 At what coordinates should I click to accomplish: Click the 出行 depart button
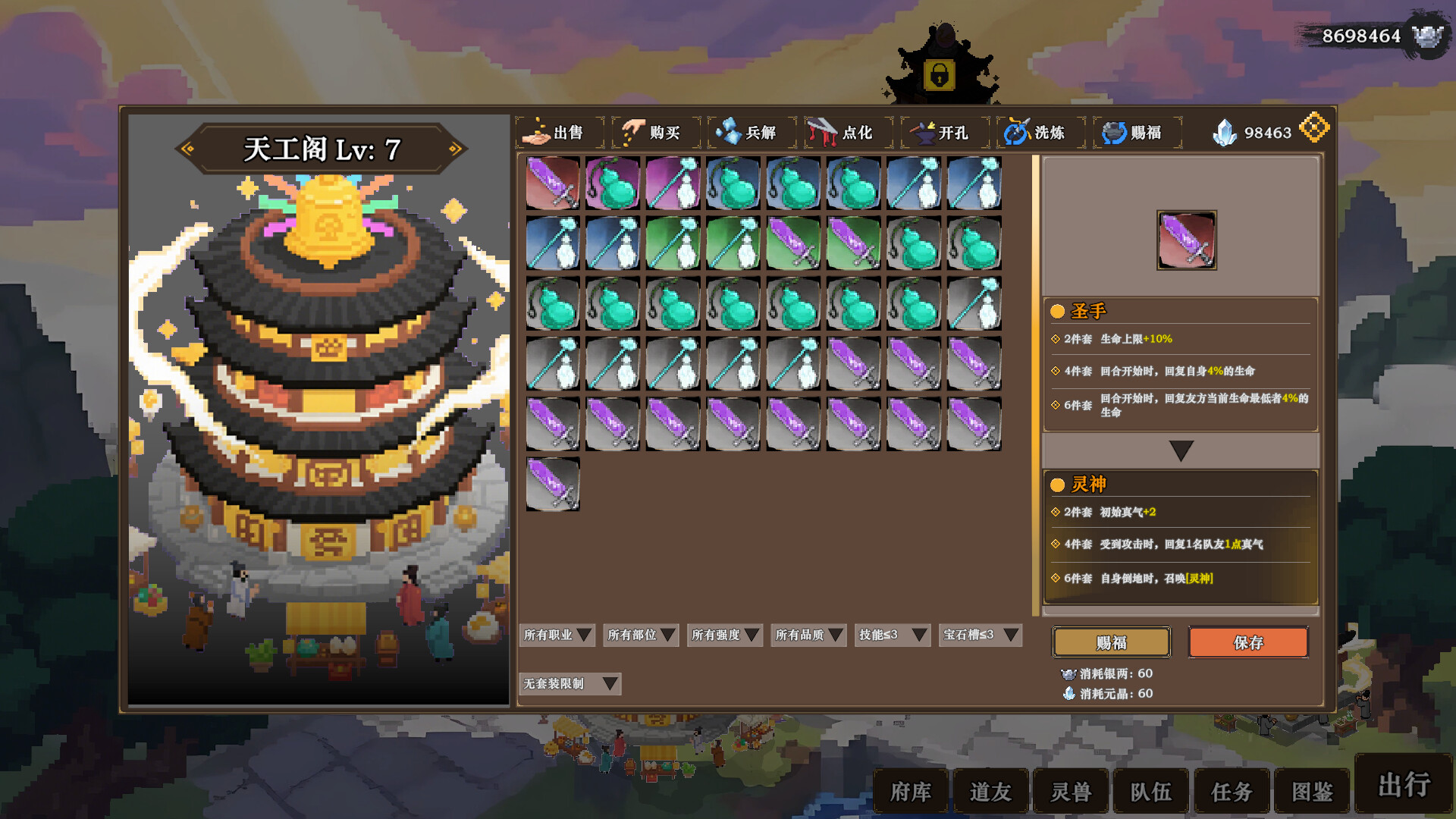tap(1404, 785)
